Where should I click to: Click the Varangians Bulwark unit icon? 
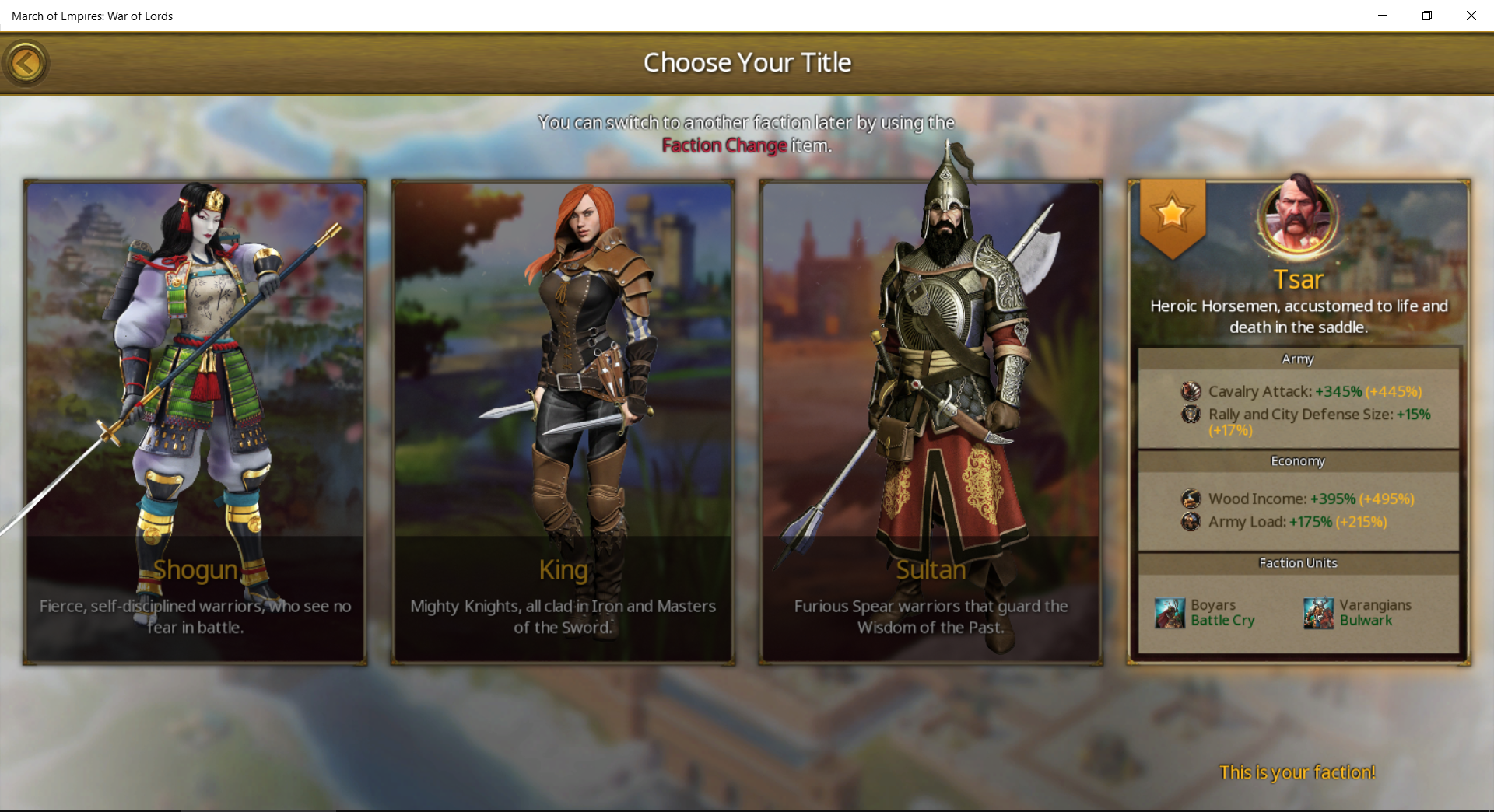1318,613
